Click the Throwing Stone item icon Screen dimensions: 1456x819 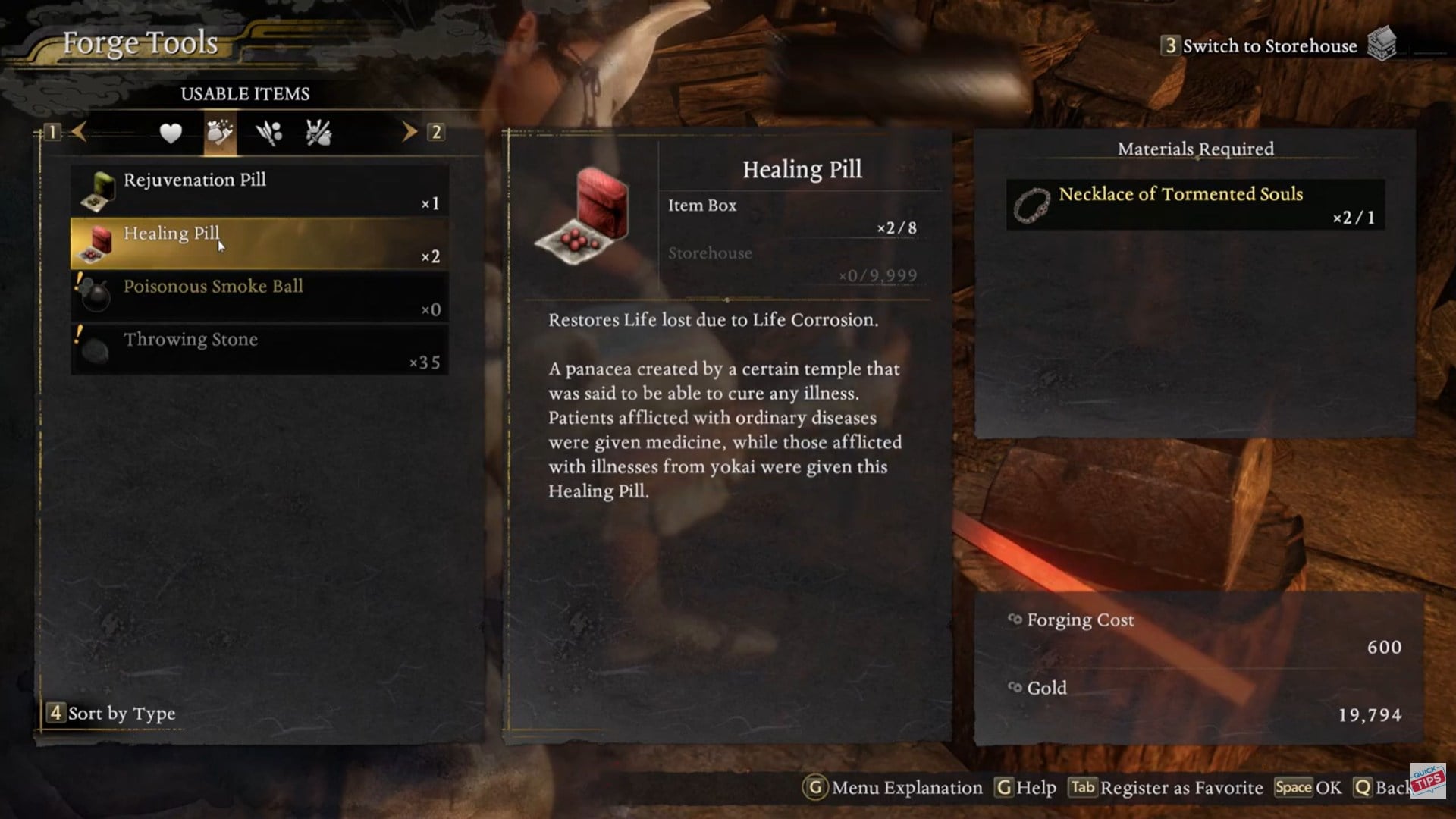(96, 349)
